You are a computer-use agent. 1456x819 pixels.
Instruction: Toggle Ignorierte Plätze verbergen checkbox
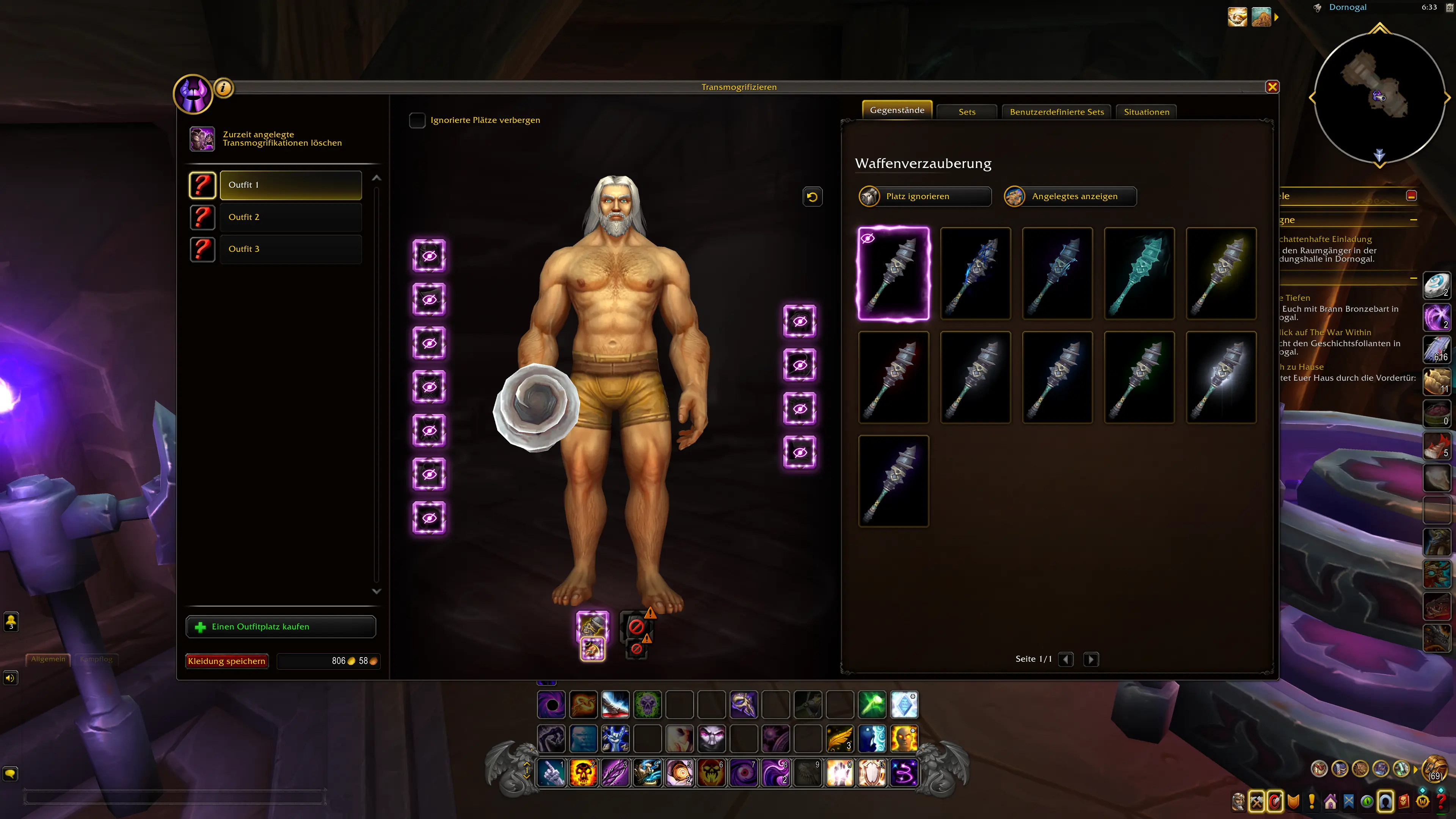coord(417,121)
